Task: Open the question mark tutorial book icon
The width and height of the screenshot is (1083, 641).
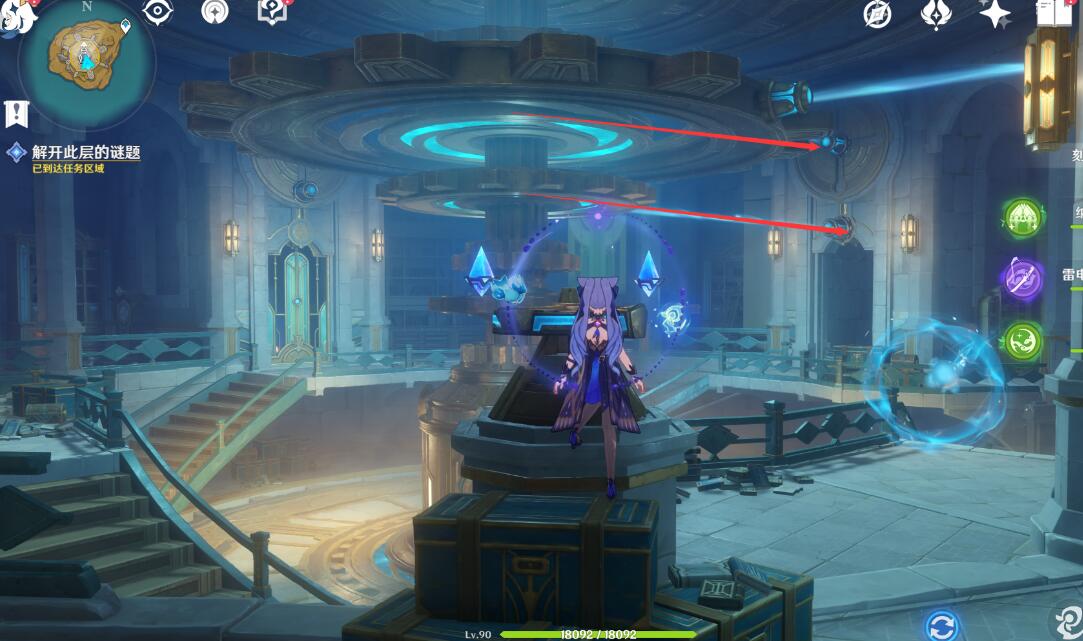Action: pos(272,12)
